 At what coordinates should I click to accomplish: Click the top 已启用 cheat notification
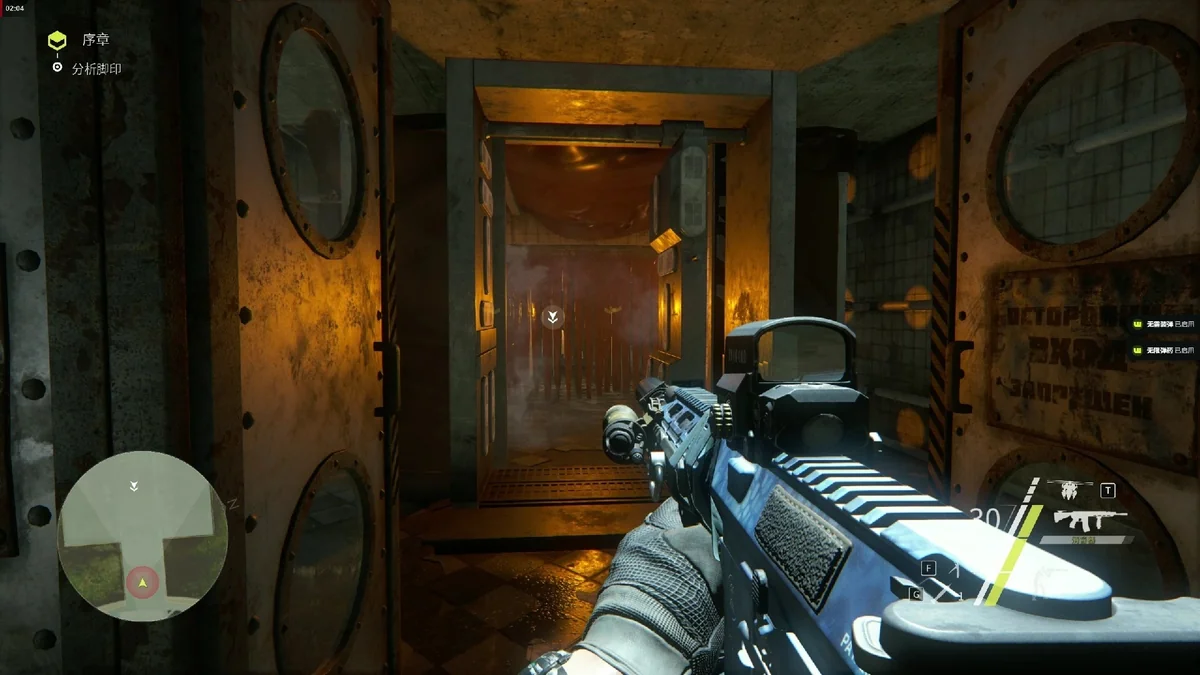[1163, 324]
